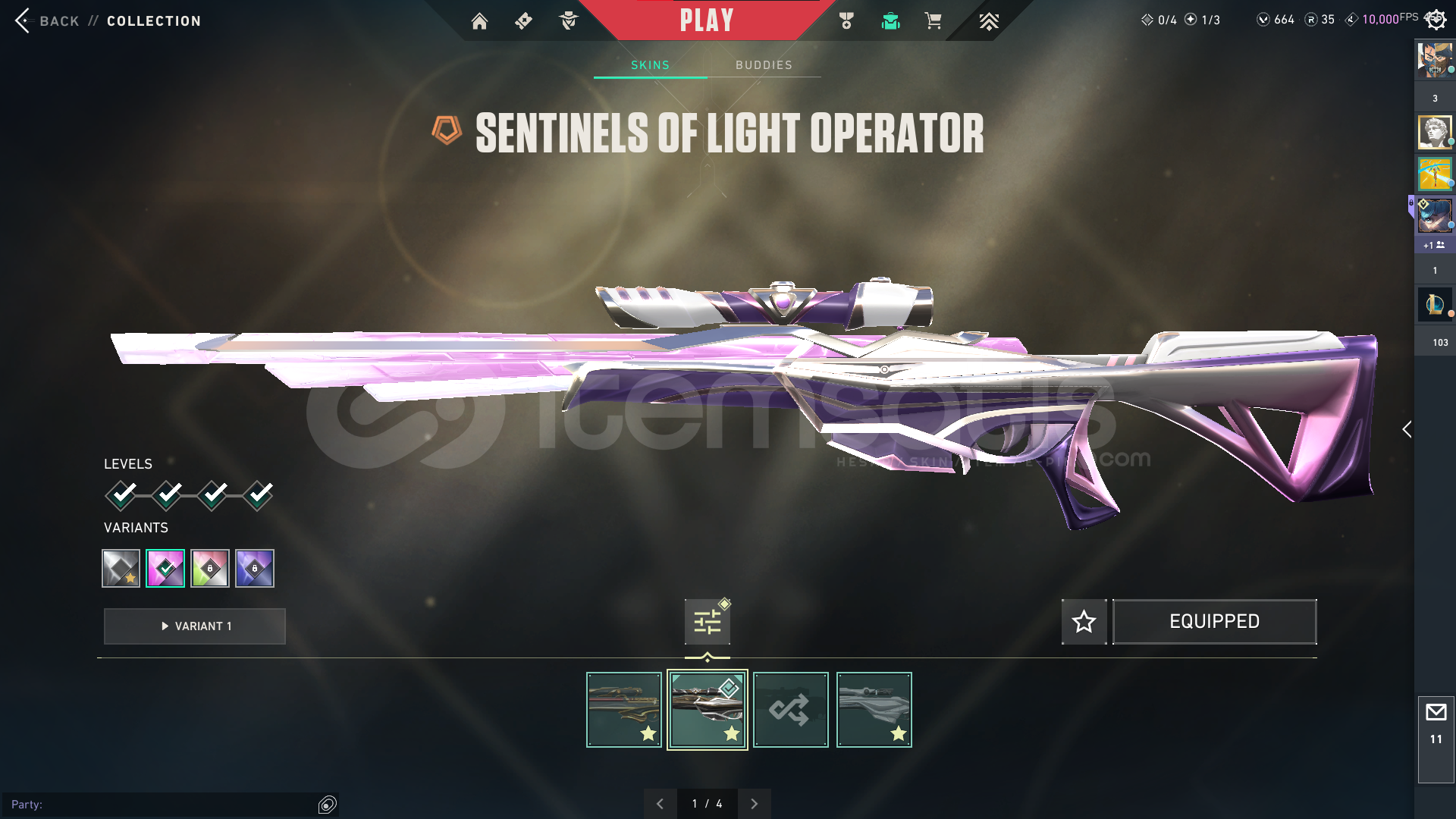Switch to the Buddies tab
This screenshot has height=819, width=1456.
pyautogui.click(x=764, y=65)
